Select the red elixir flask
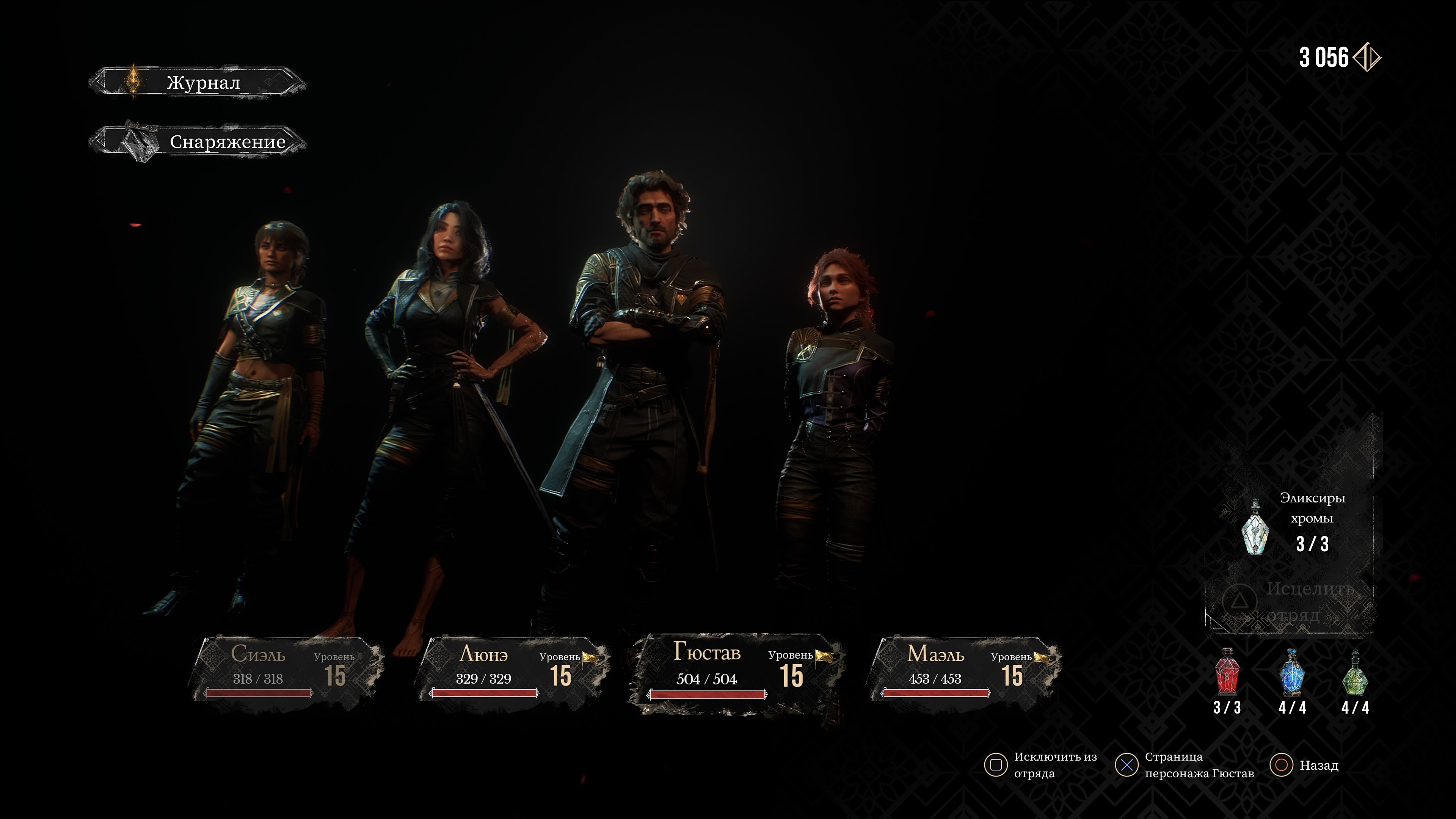 (x=1227, y=673)
